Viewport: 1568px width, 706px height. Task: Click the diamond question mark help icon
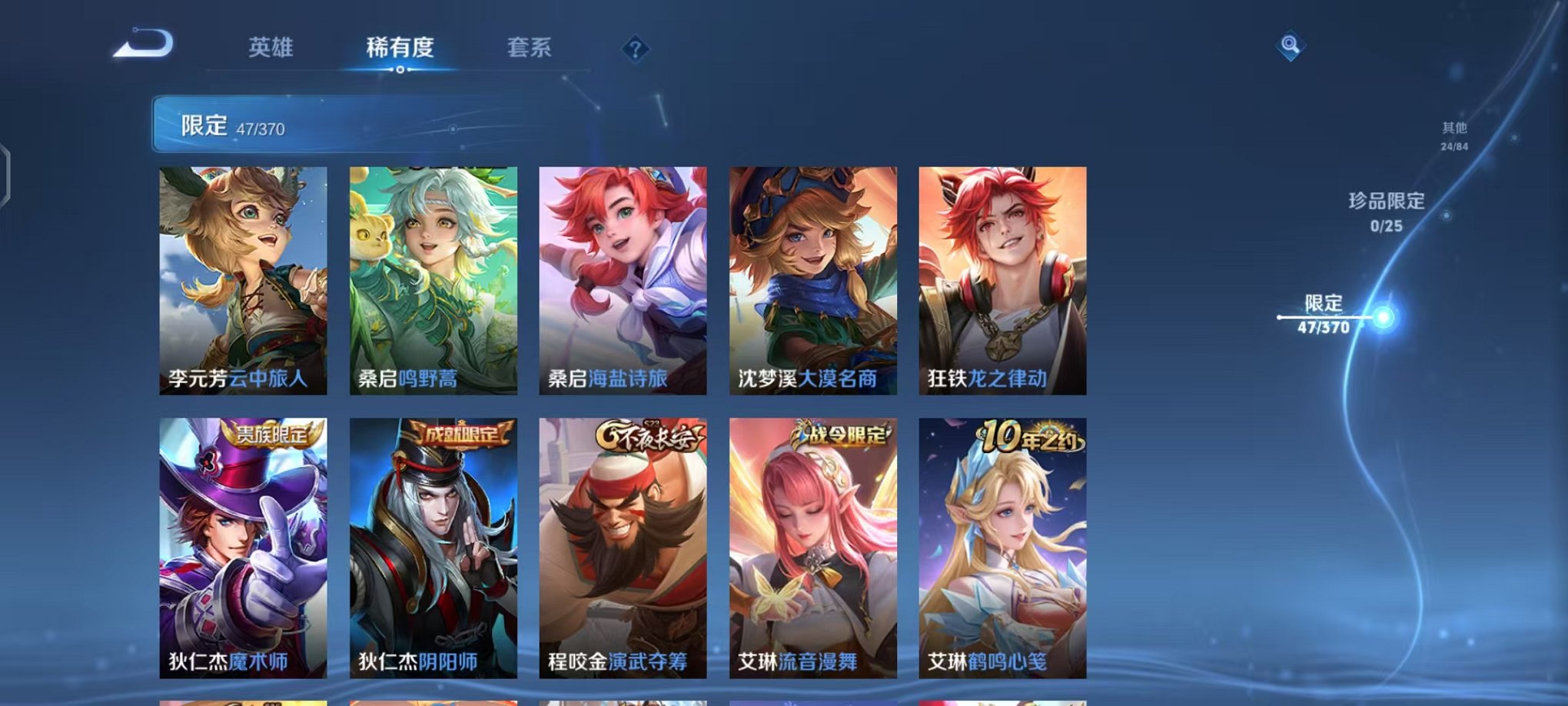635,50
